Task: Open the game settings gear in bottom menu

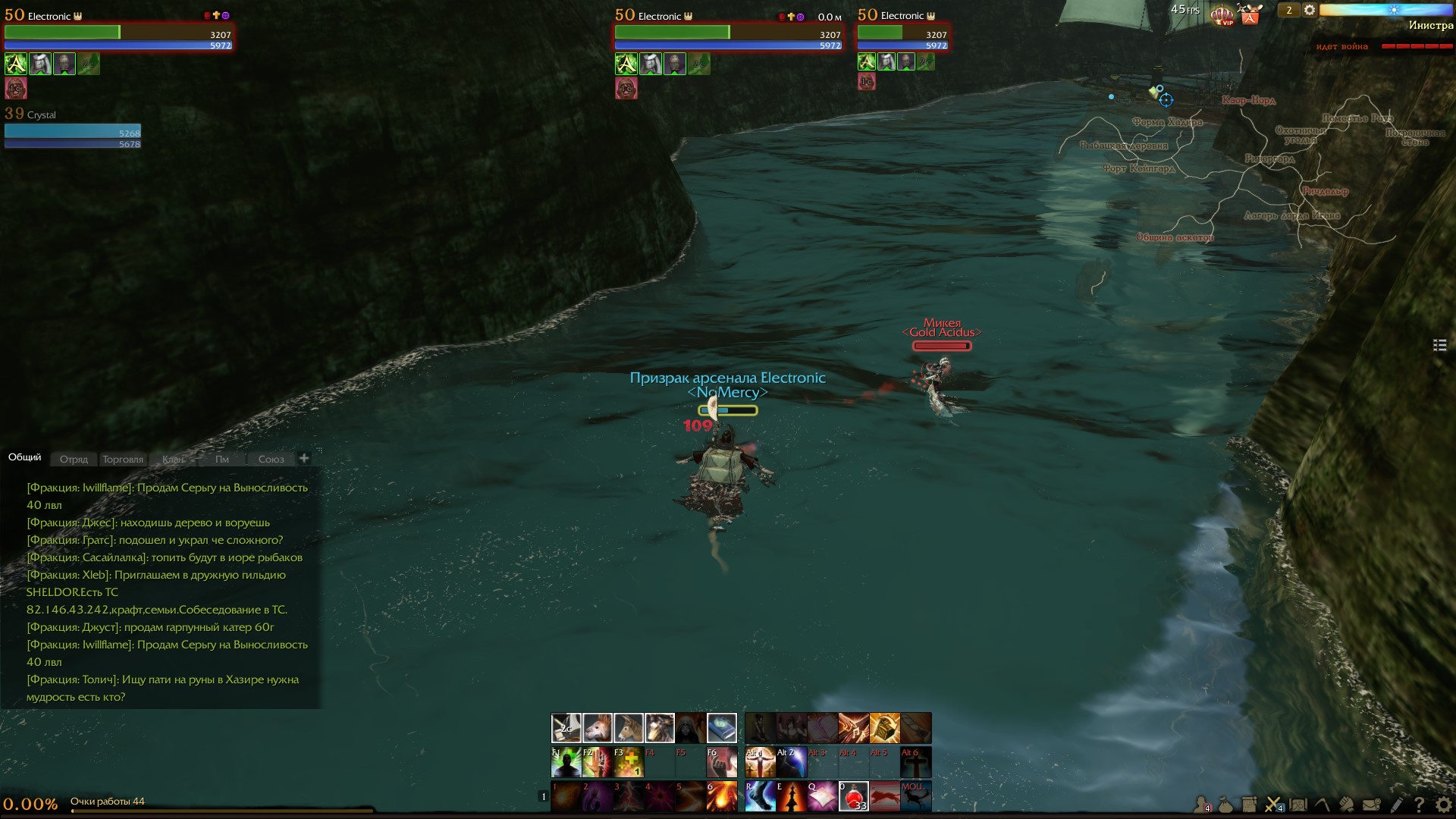Action: 1443,805
